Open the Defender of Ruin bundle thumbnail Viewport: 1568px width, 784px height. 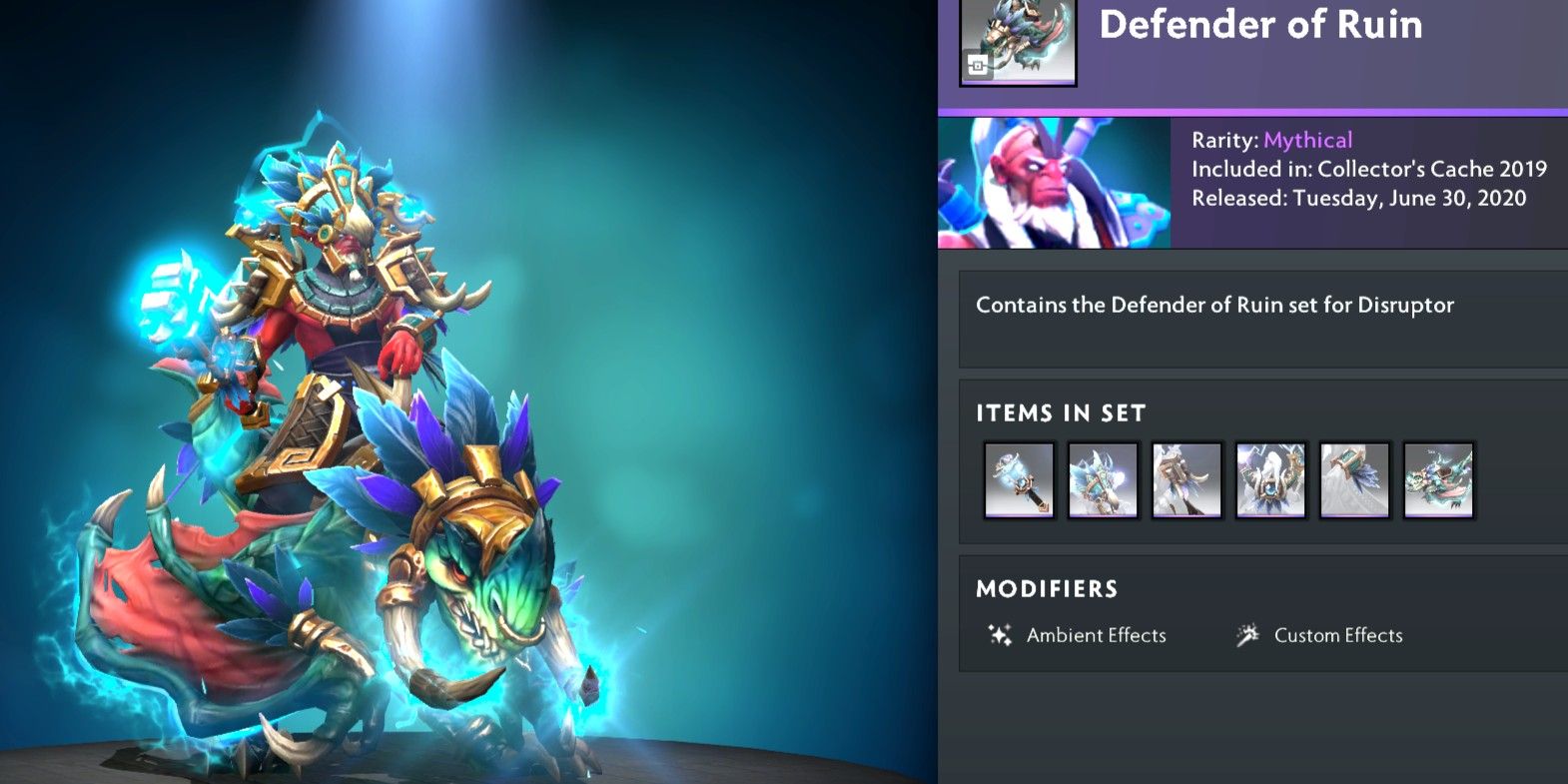point(1018,42)
